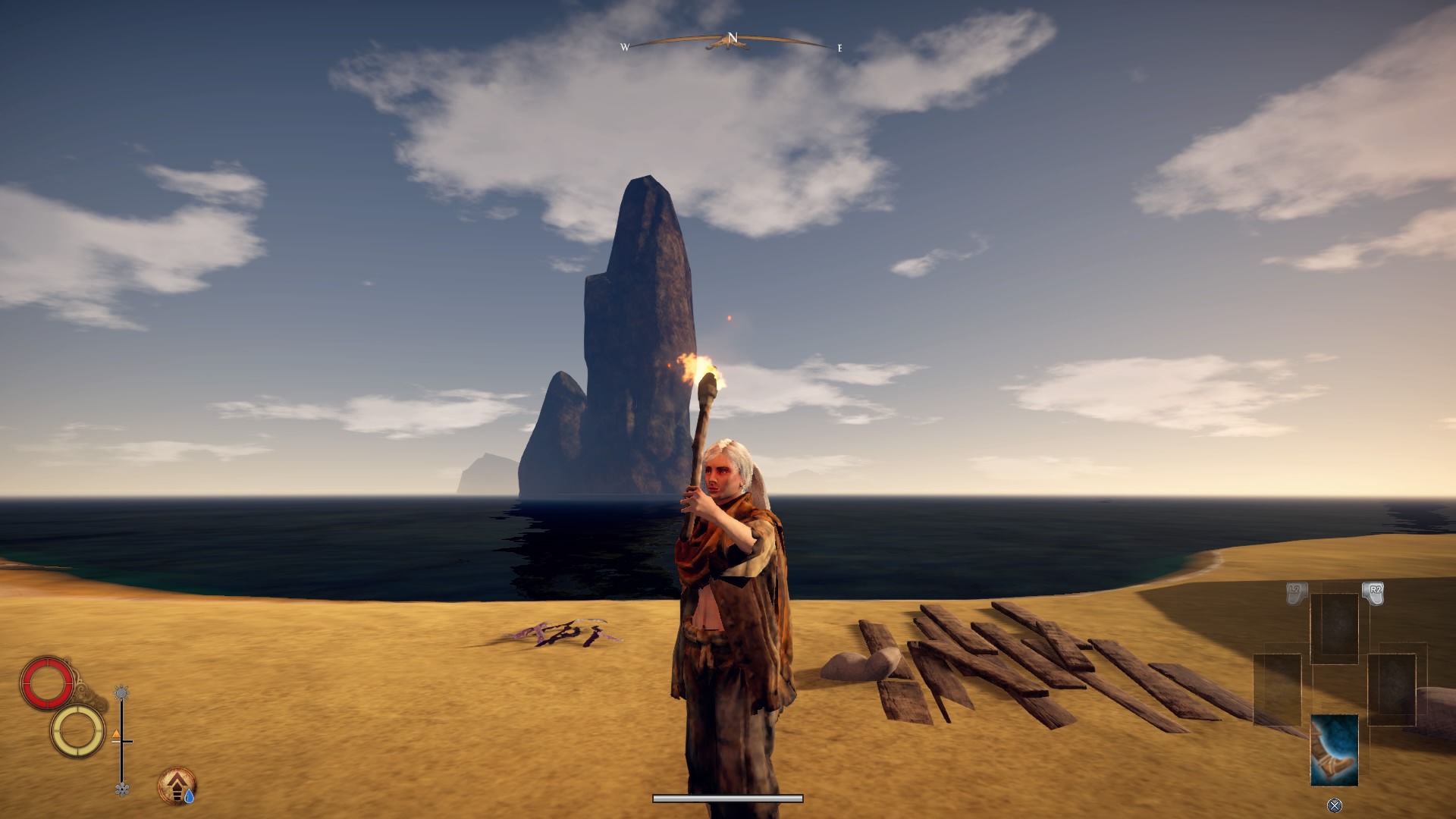The image size is (1456, 819).
Task: Click the up-arrow water drop status icon
Action: click(177, 786)
